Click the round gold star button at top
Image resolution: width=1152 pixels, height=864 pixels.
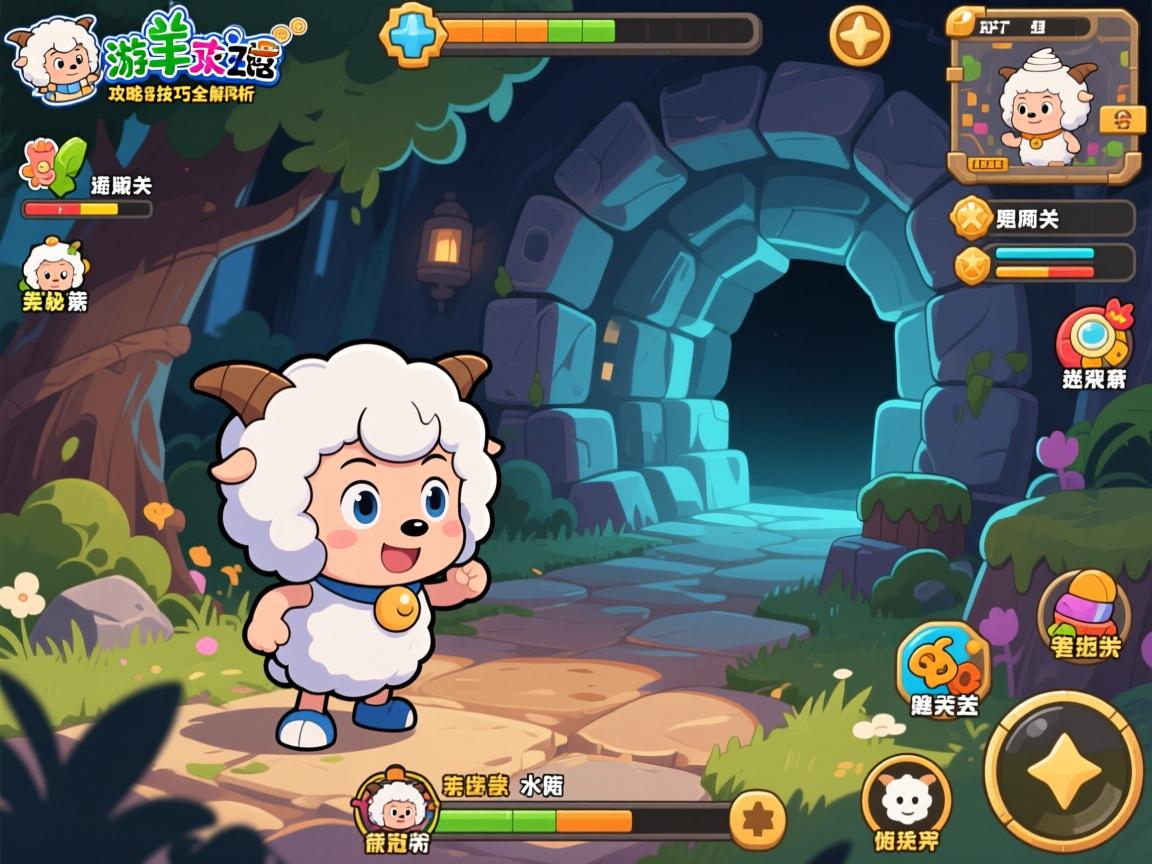(860, 37)
